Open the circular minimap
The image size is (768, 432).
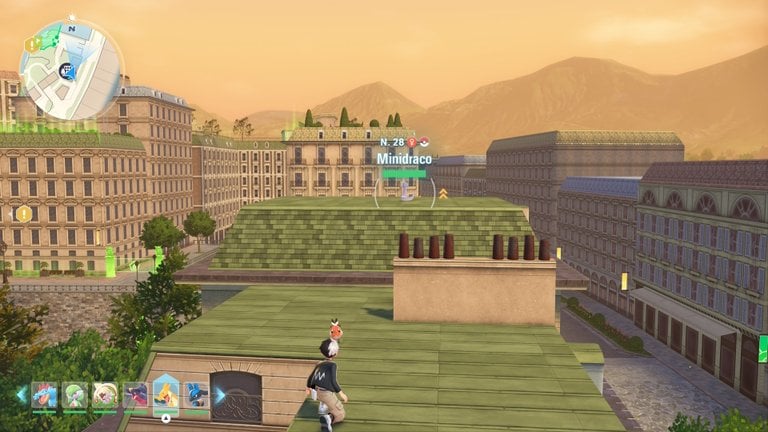click(70, 70)
